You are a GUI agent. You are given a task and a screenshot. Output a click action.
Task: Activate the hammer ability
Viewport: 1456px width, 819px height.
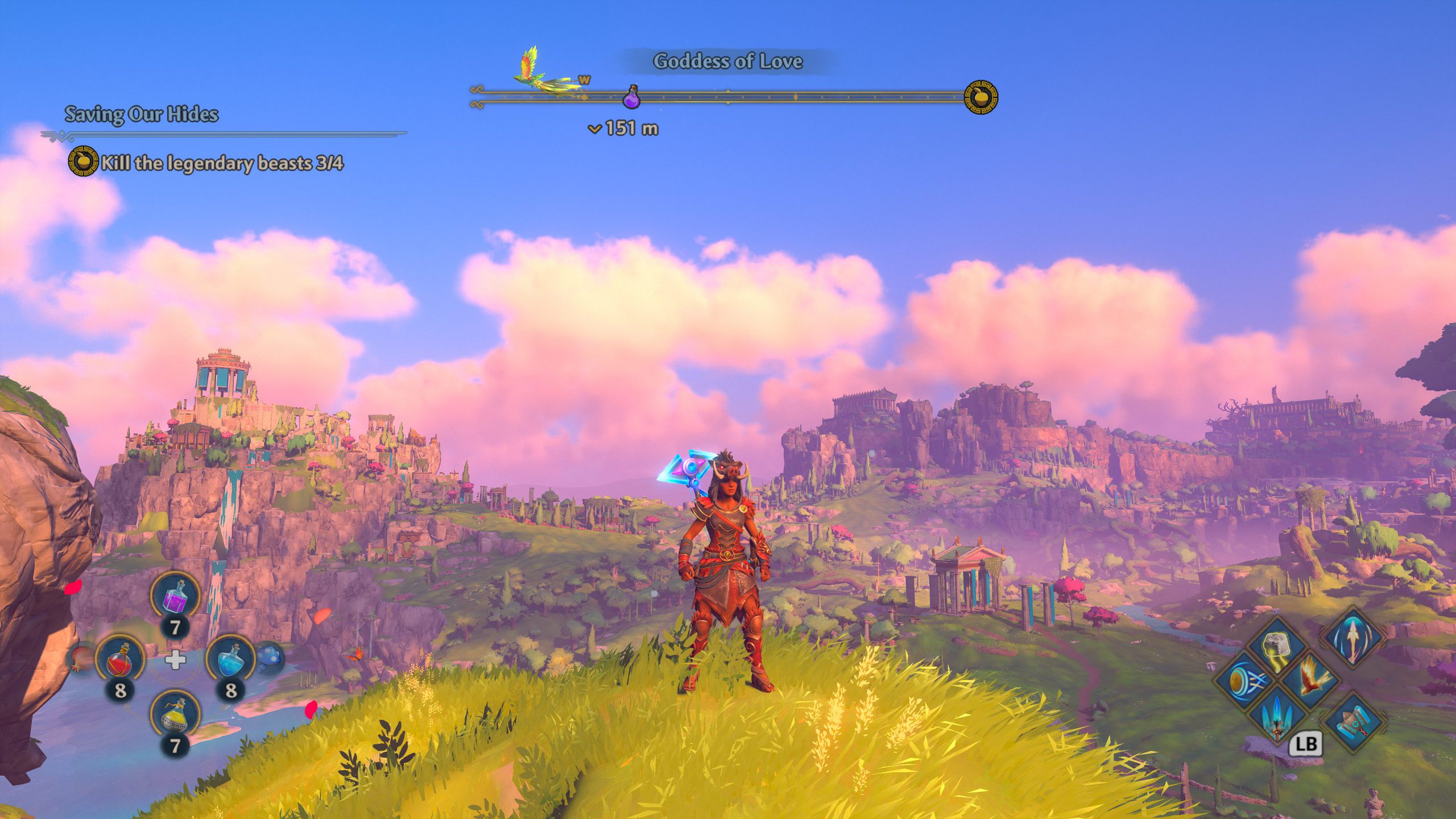[1354, 721]
